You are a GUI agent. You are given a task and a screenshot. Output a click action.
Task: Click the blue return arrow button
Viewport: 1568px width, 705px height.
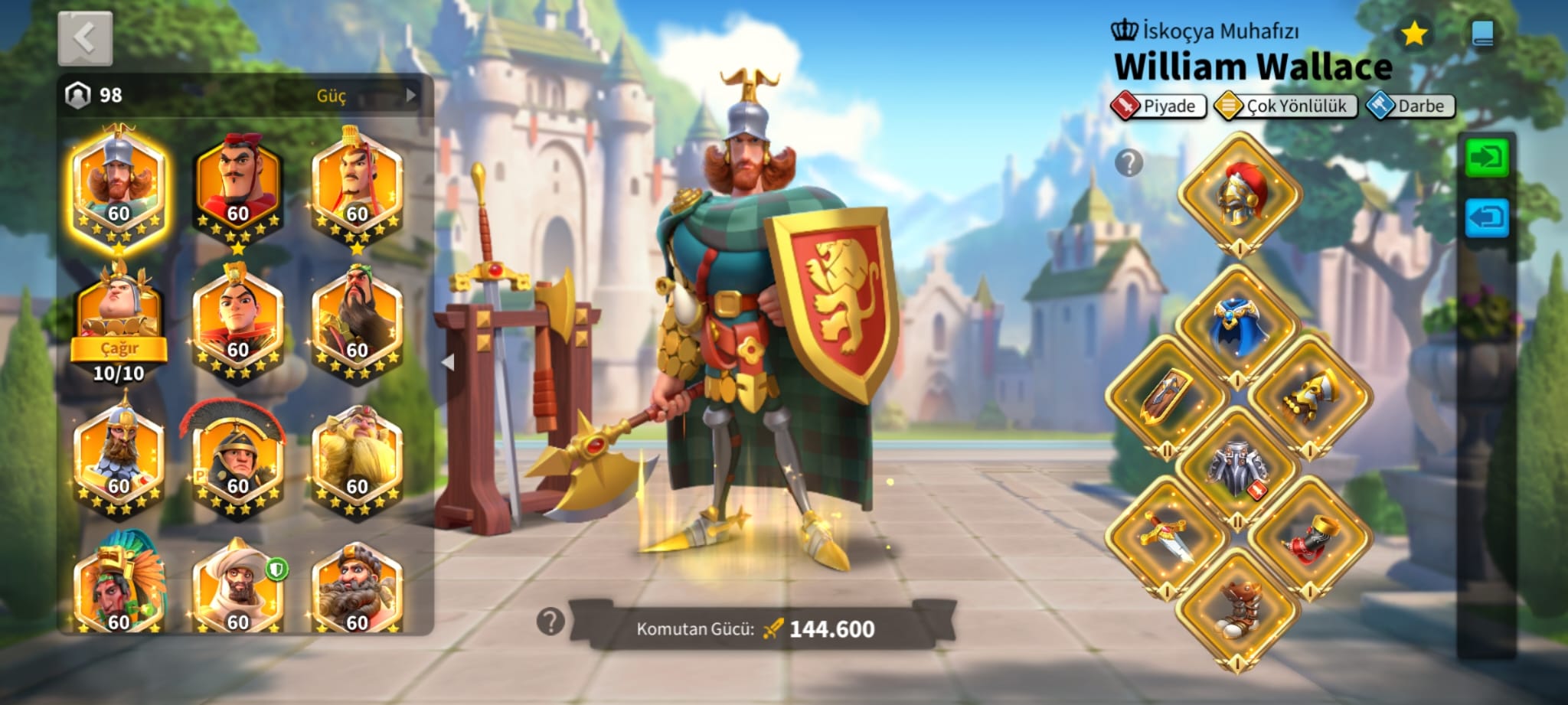coord(1486,218)
